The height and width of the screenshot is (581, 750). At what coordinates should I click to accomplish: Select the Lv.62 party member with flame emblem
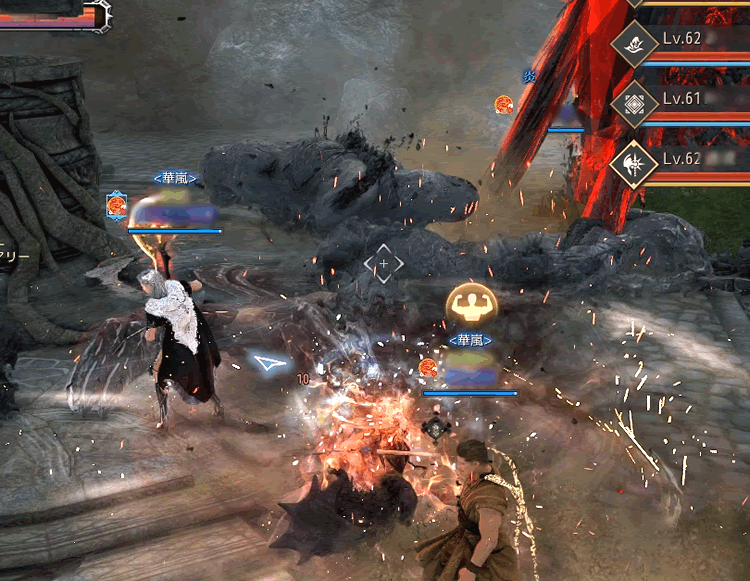(634, 41)
